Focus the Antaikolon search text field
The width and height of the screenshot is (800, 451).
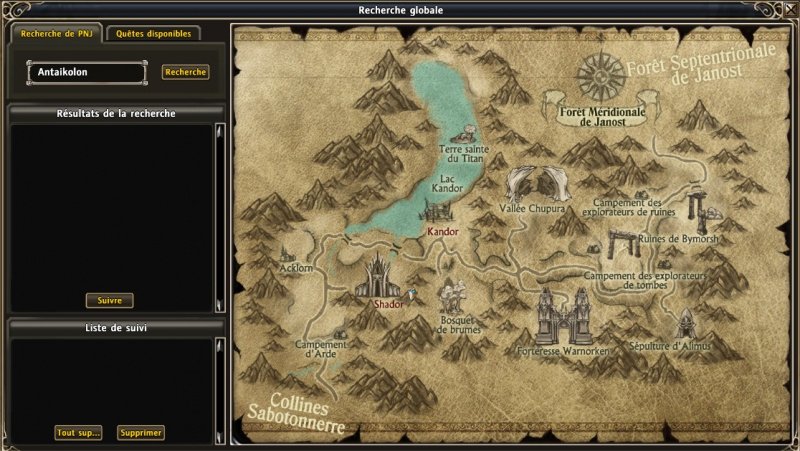pyautogui.click(x=86, y=72)
